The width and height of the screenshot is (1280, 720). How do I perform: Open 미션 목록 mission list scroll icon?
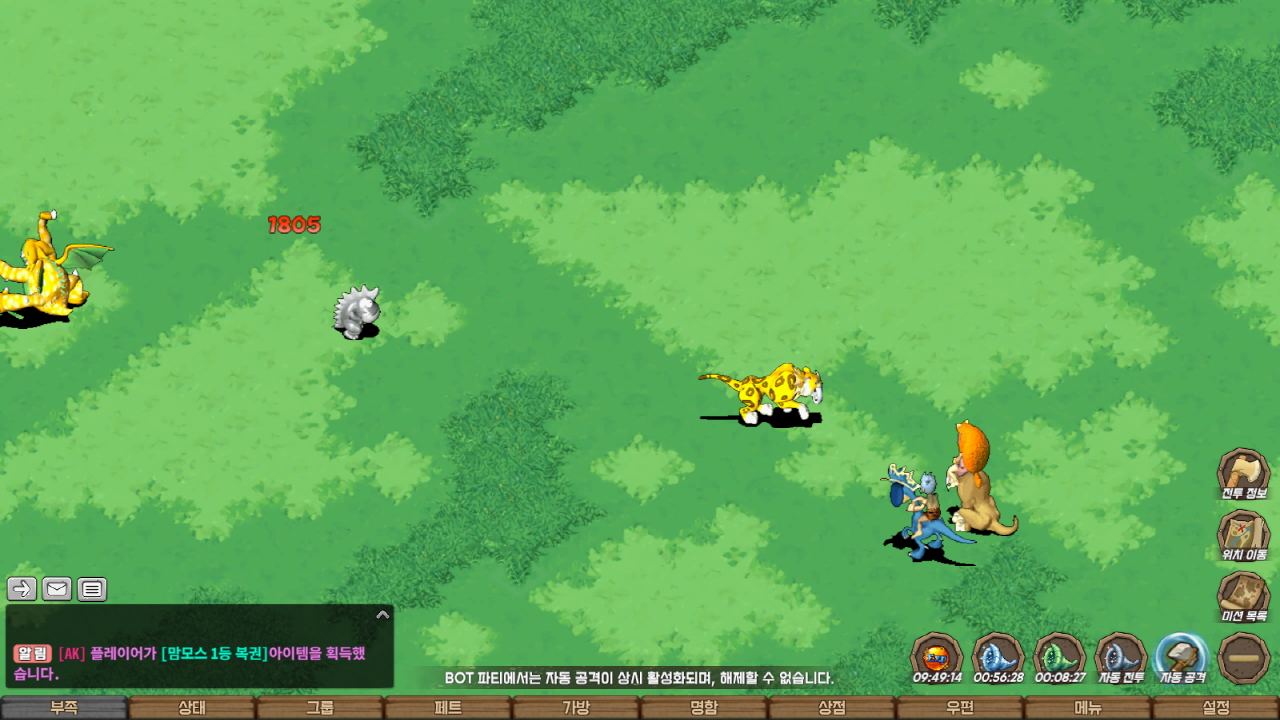1243,595
